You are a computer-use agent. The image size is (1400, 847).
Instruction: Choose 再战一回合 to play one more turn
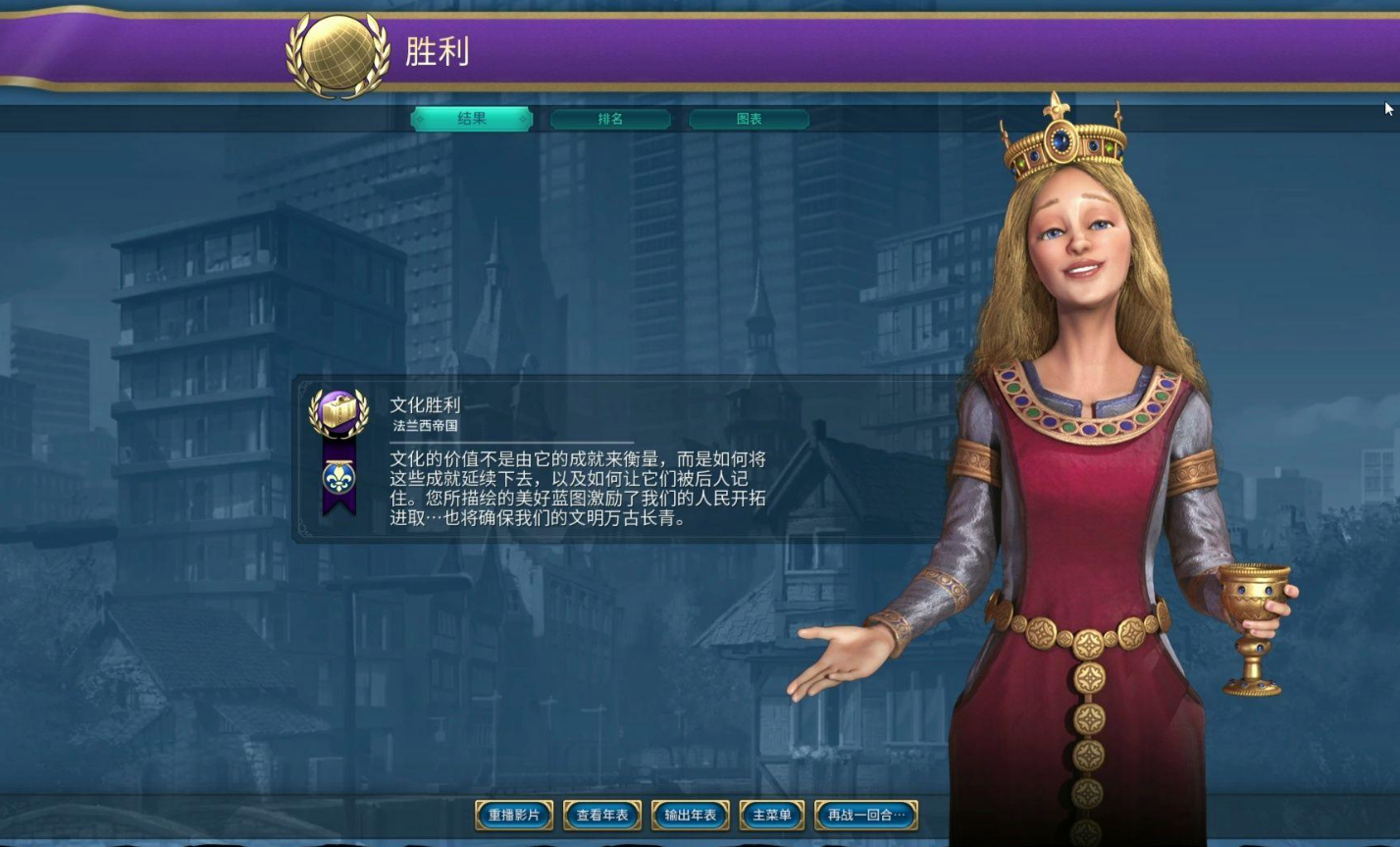point(866,815)
